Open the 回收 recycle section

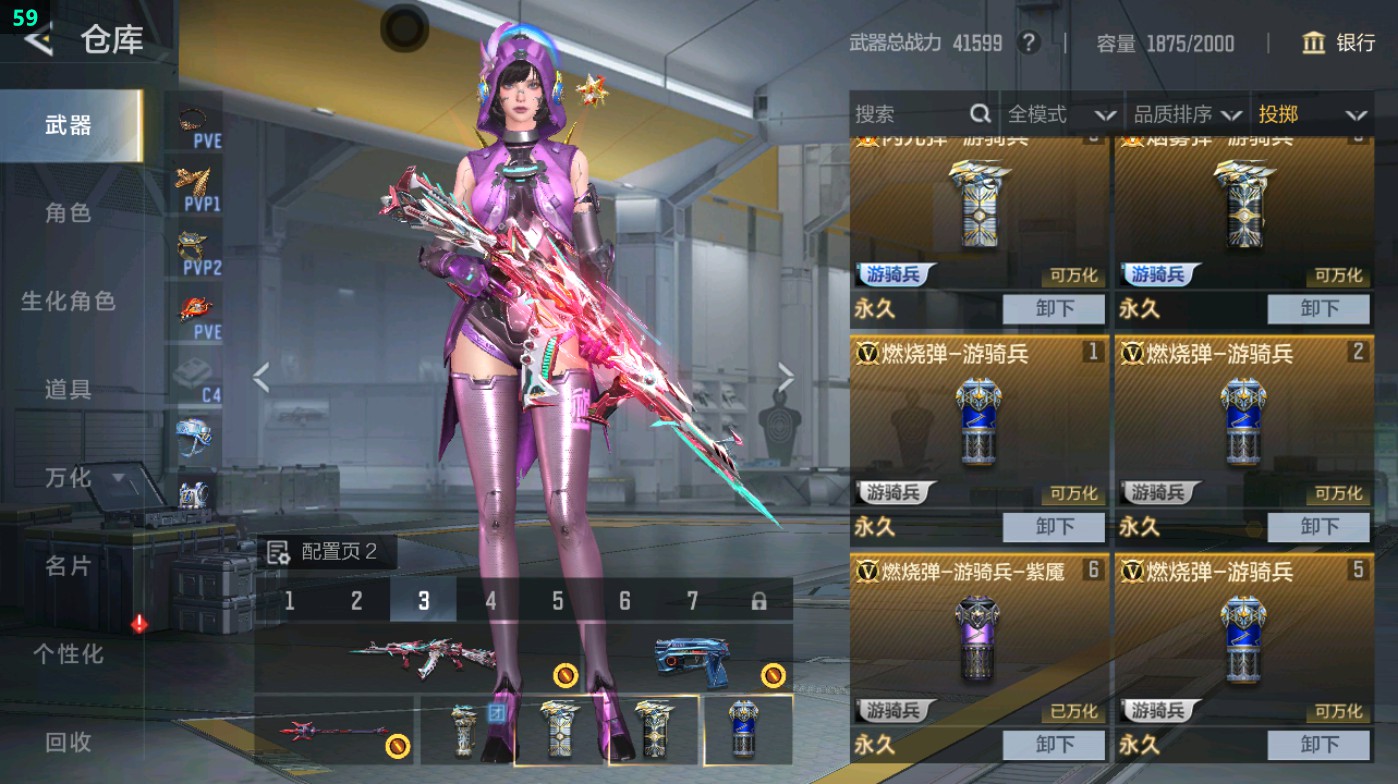68,742
